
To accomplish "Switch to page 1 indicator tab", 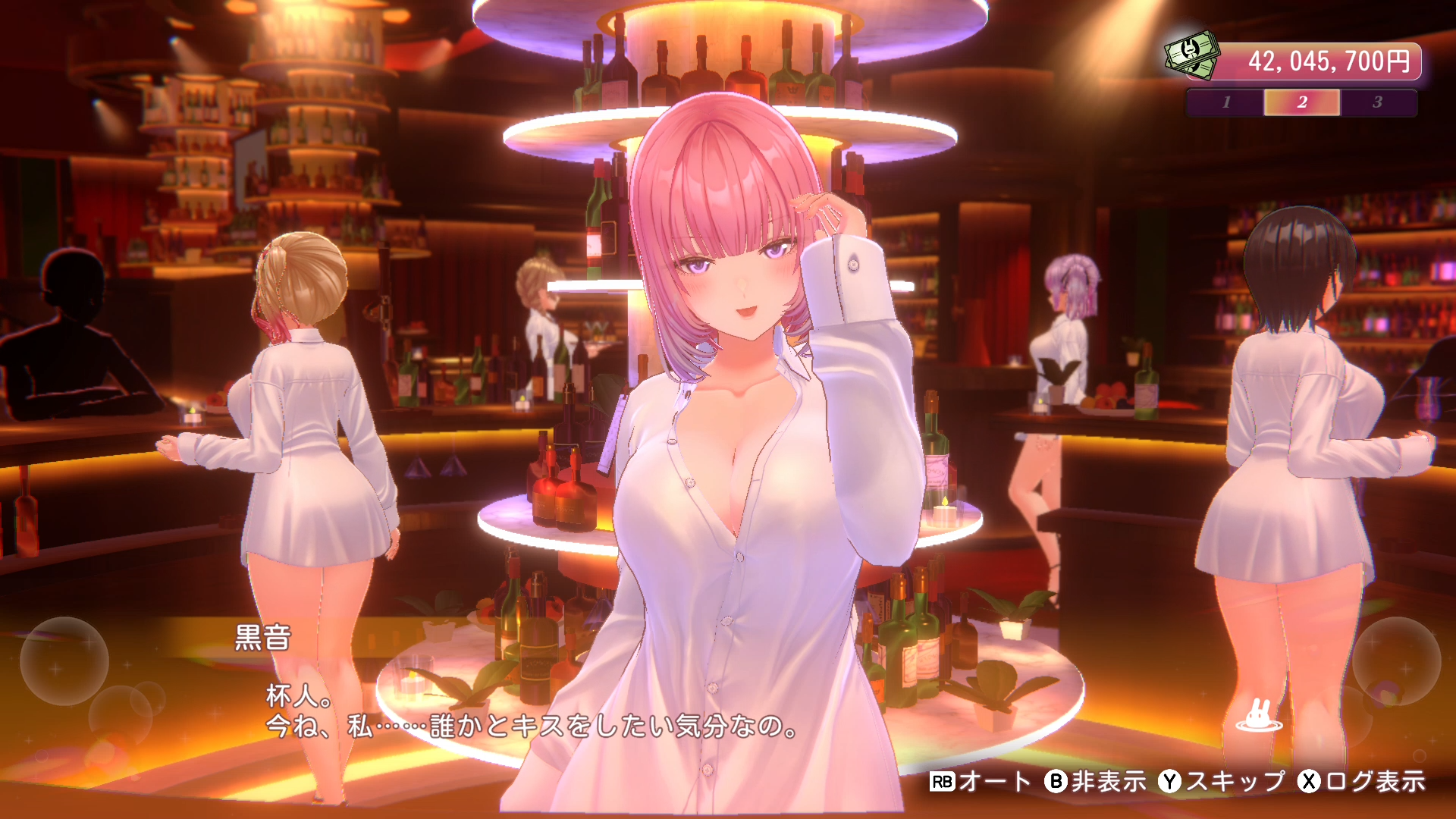I will click(1227, 103).
